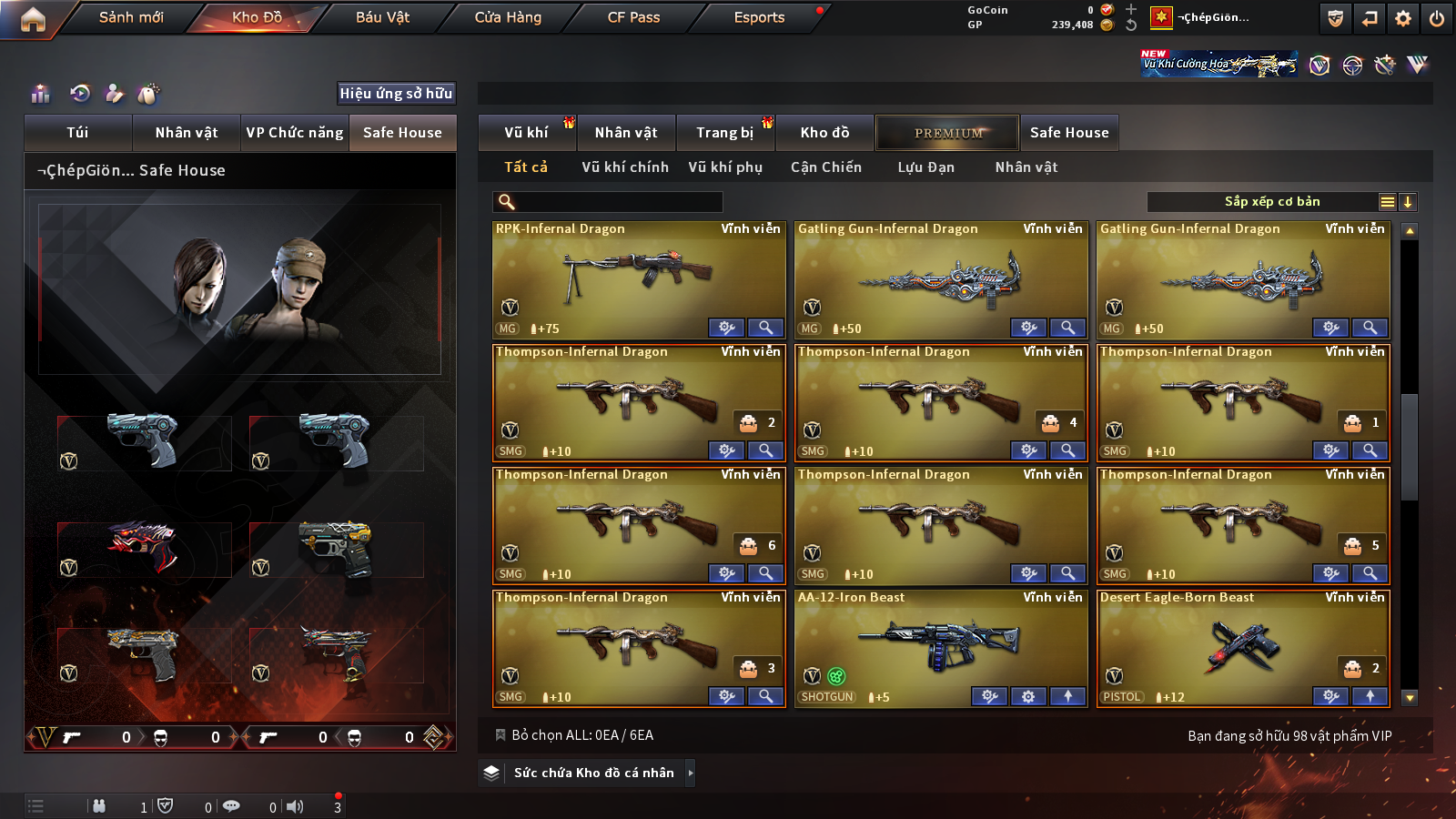Switch to the Túi tab

[77, 133]
